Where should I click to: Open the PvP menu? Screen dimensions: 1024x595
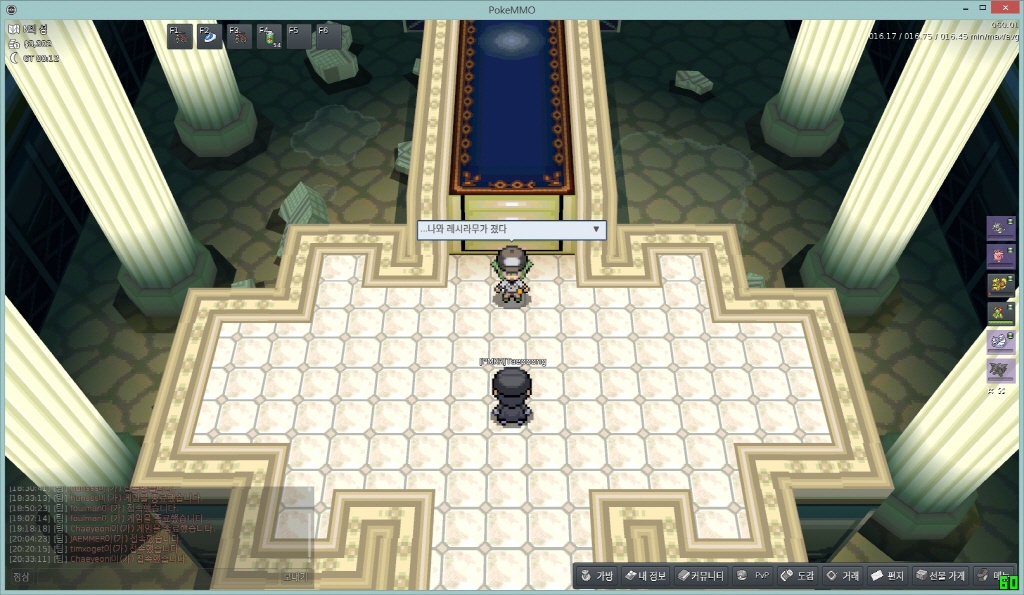[753, 576]
